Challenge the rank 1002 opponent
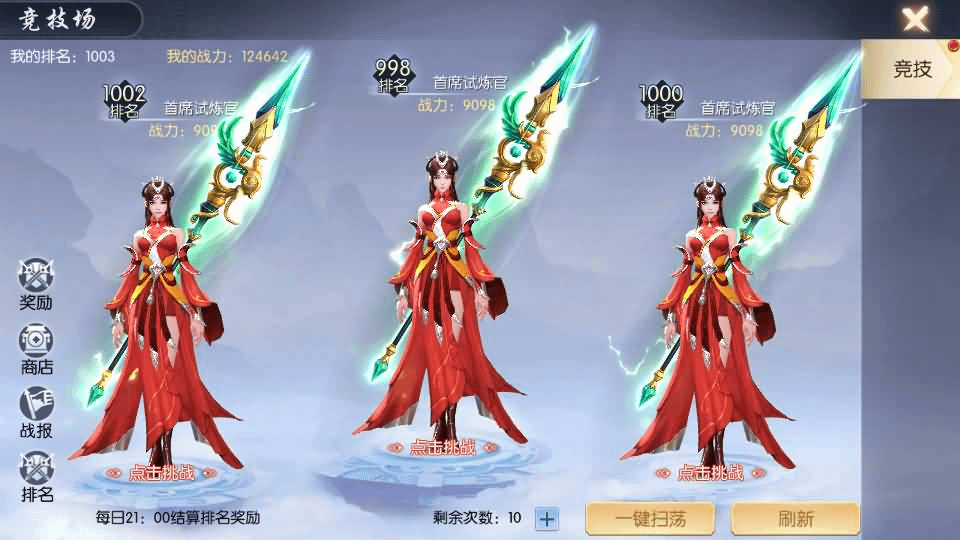 tap(161, 473)
